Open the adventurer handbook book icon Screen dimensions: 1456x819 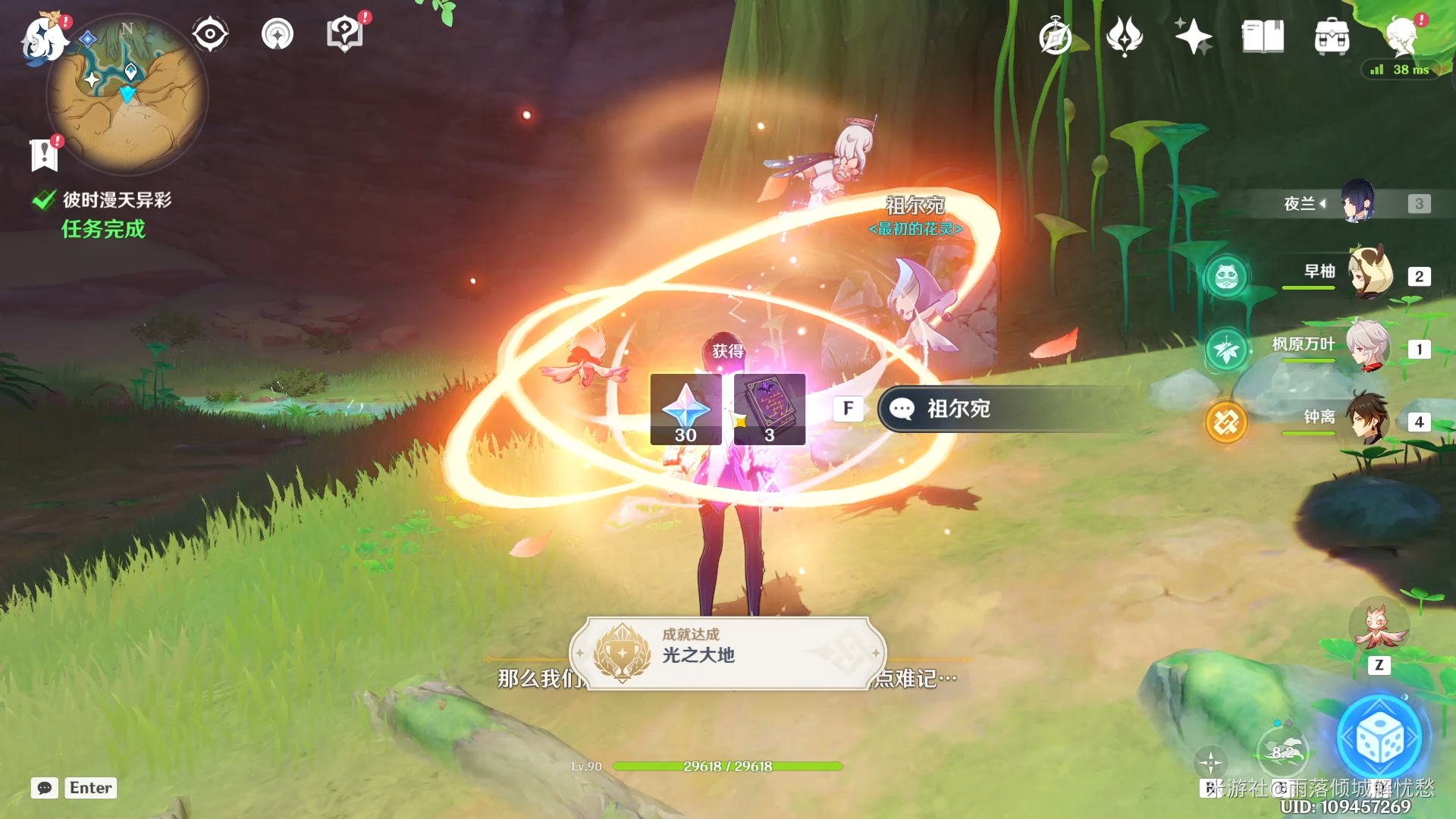(1263, 36)
